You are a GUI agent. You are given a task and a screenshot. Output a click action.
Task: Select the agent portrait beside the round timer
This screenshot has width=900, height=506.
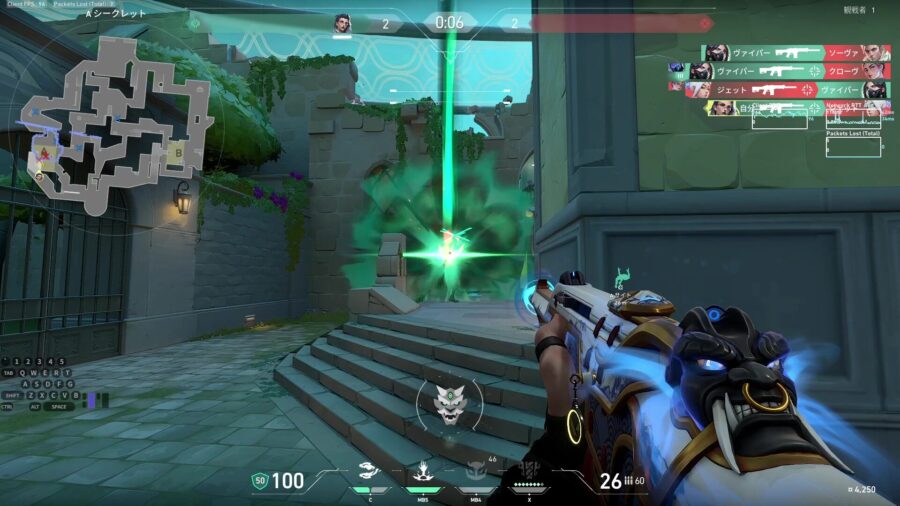[343, 23]
